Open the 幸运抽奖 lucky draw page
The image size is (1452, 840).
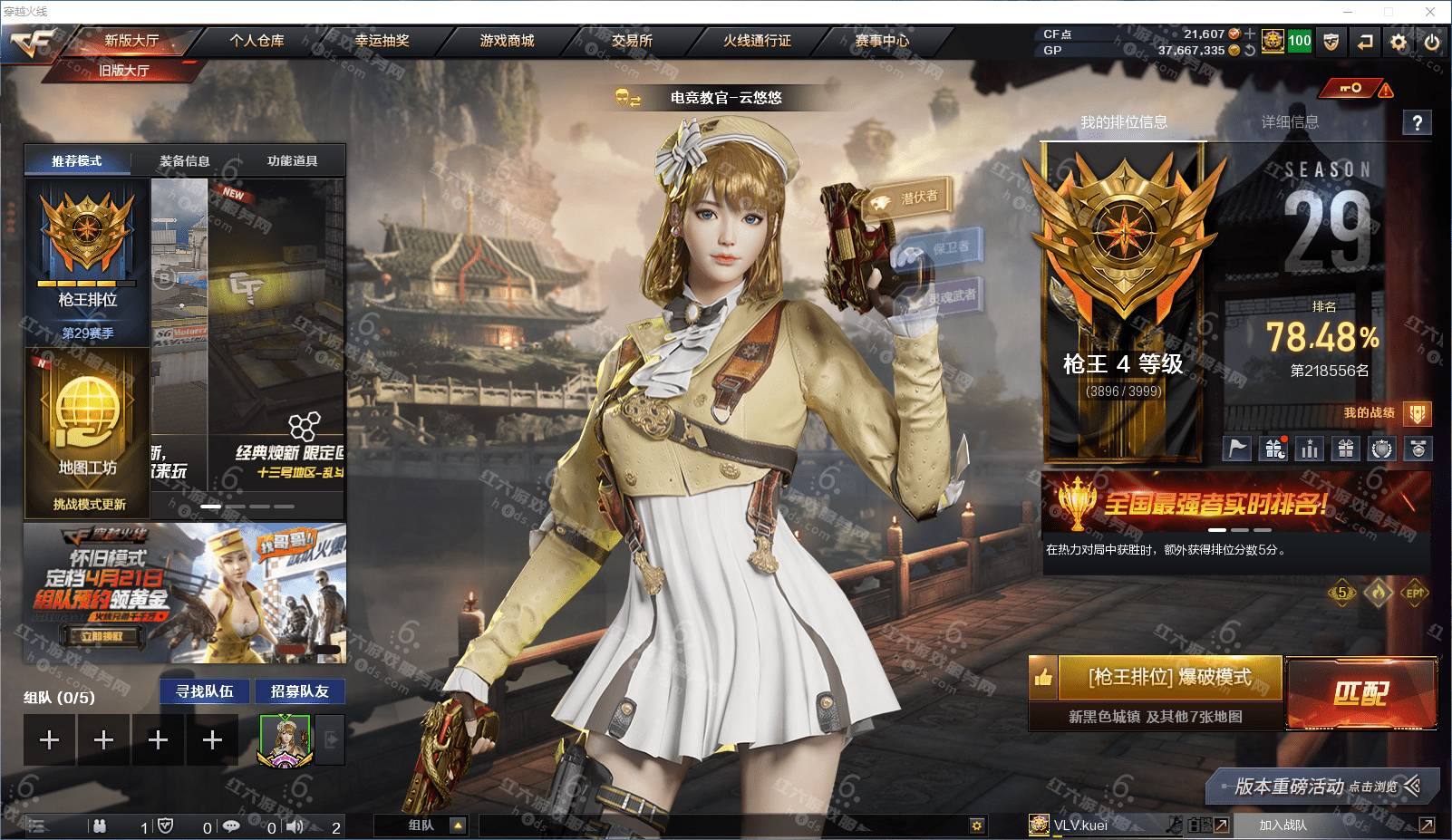tap(382, 41)
